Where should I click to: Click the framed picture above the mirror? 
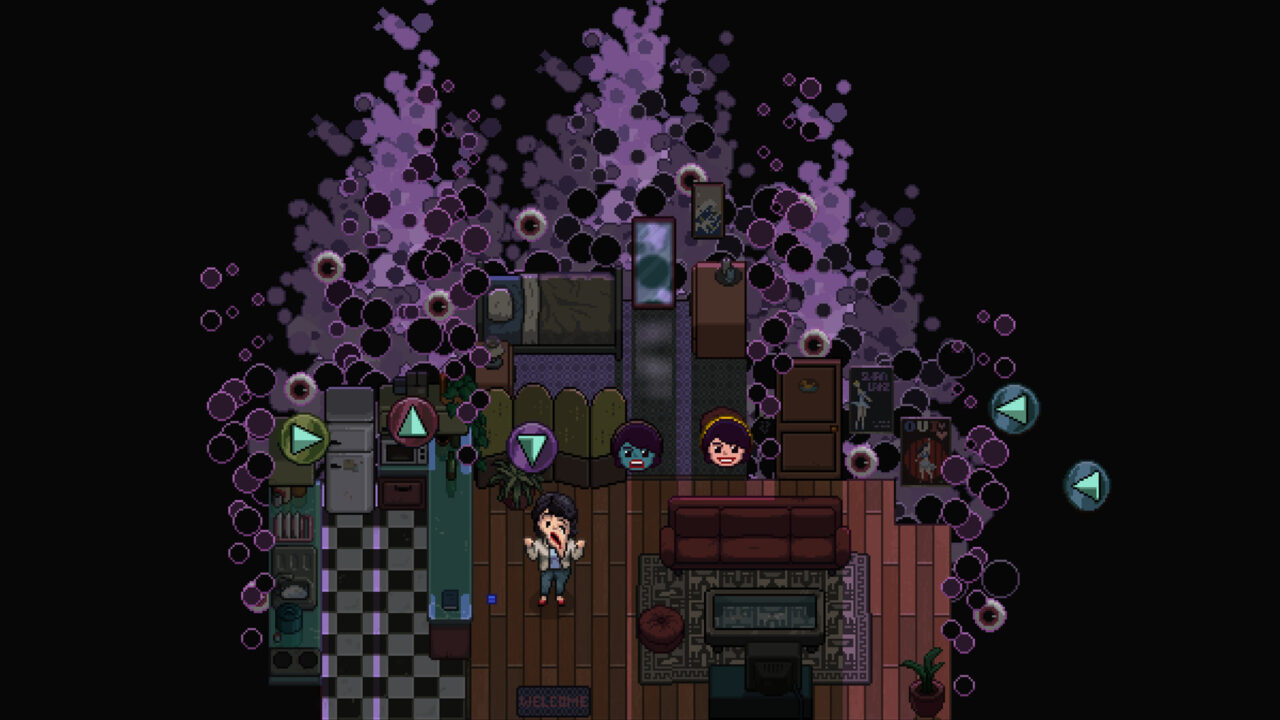[x=706, y=212]
